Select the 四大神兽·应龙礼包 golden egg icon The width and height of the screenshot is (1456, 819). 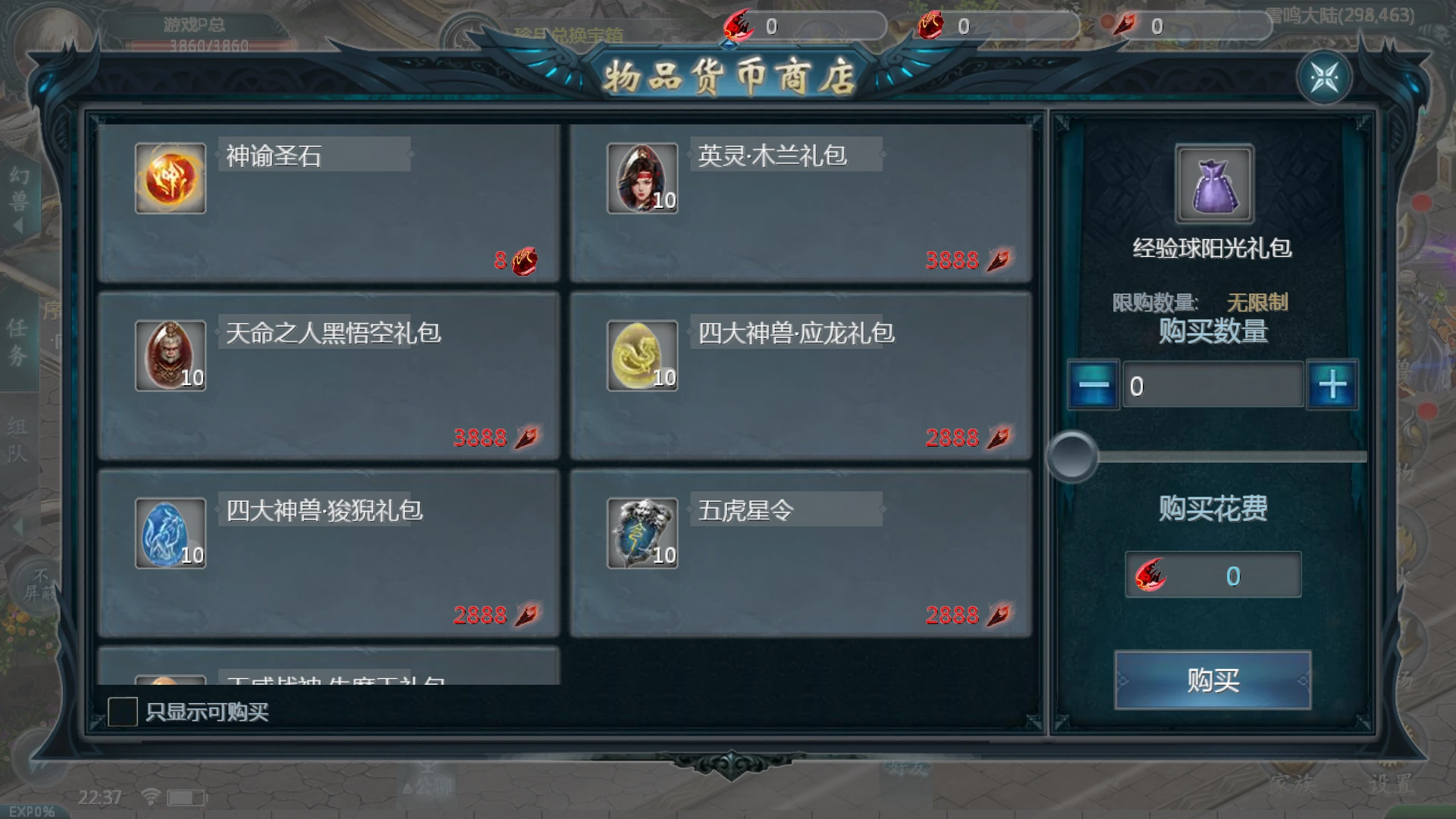pyautogui.click(x=642, y=356)
